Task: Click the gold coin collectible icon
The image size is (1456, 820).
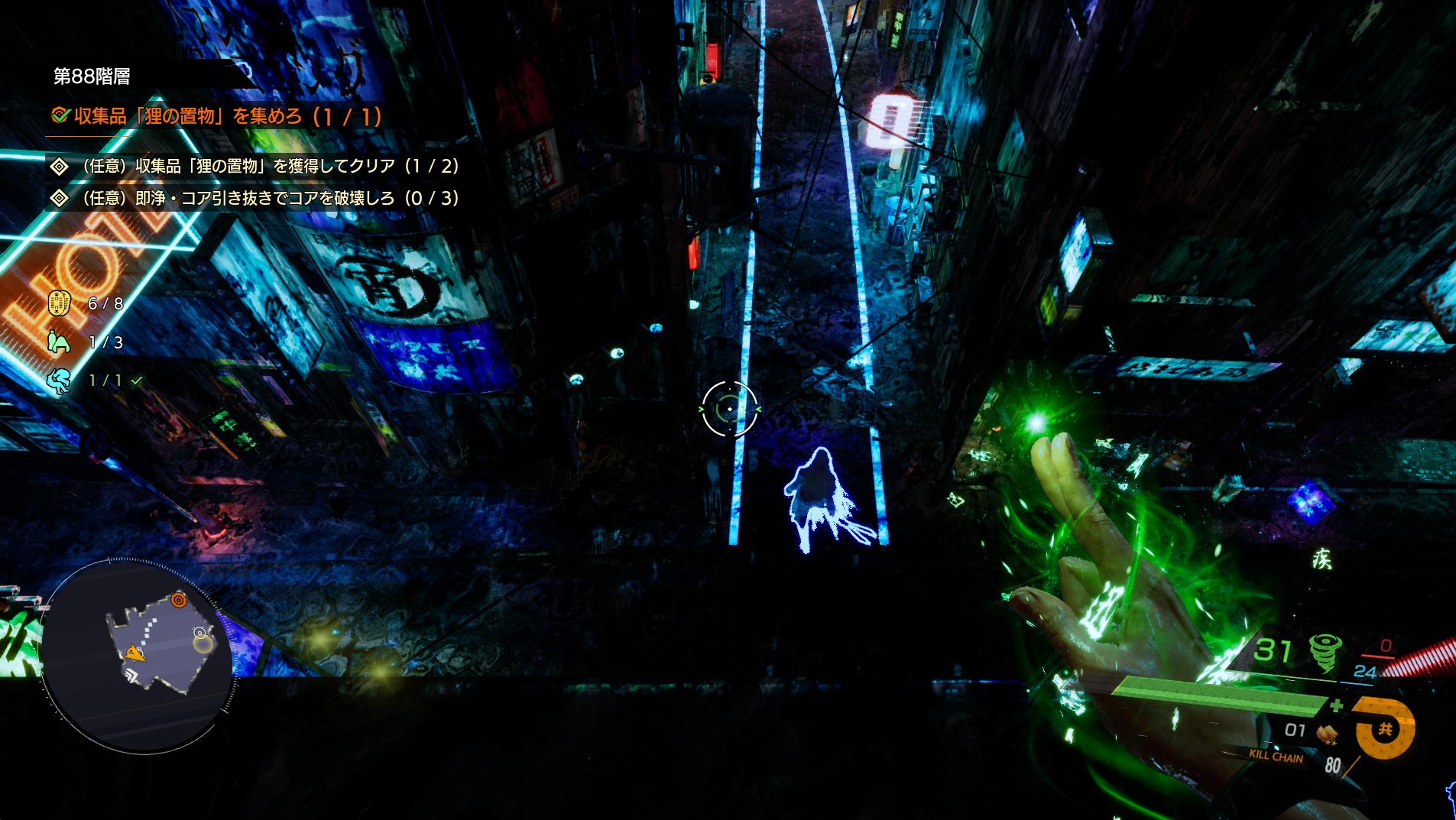Action: pos(60,303)
